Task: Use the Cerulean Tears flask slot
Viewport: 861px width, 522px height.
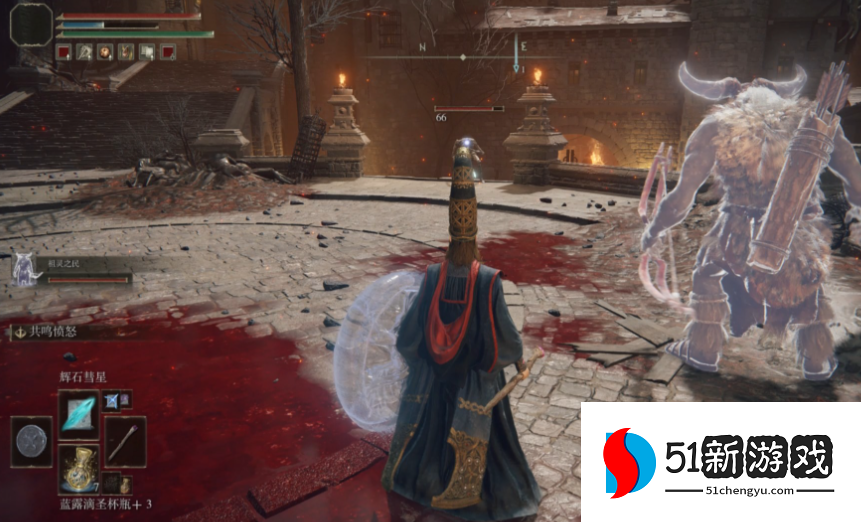Action: pos(78,466)
